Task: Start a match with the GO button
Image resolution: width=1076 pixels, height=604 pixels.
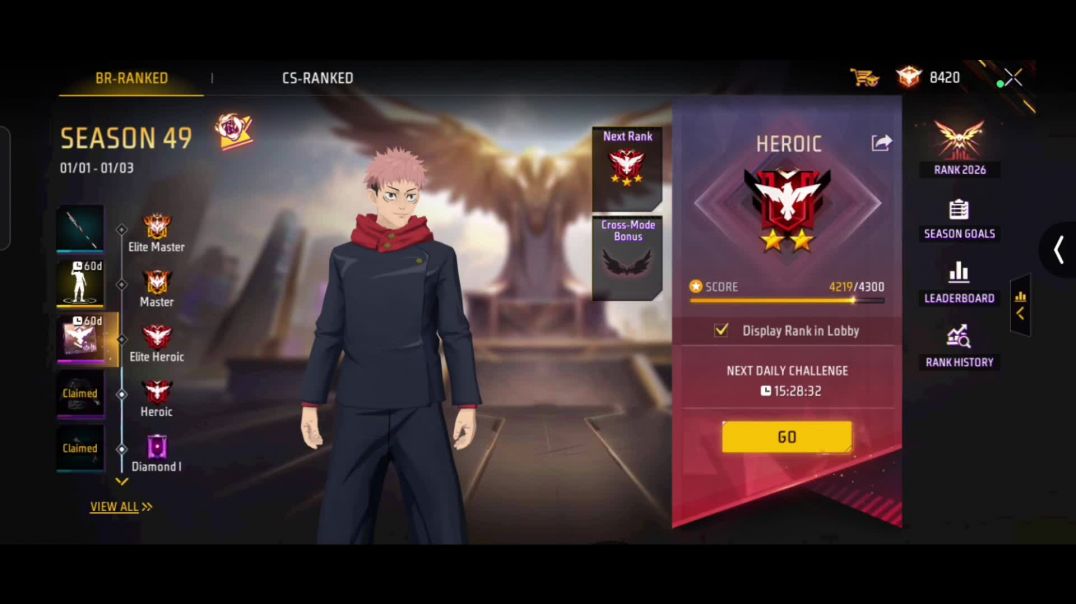Action: click(787, 437)
